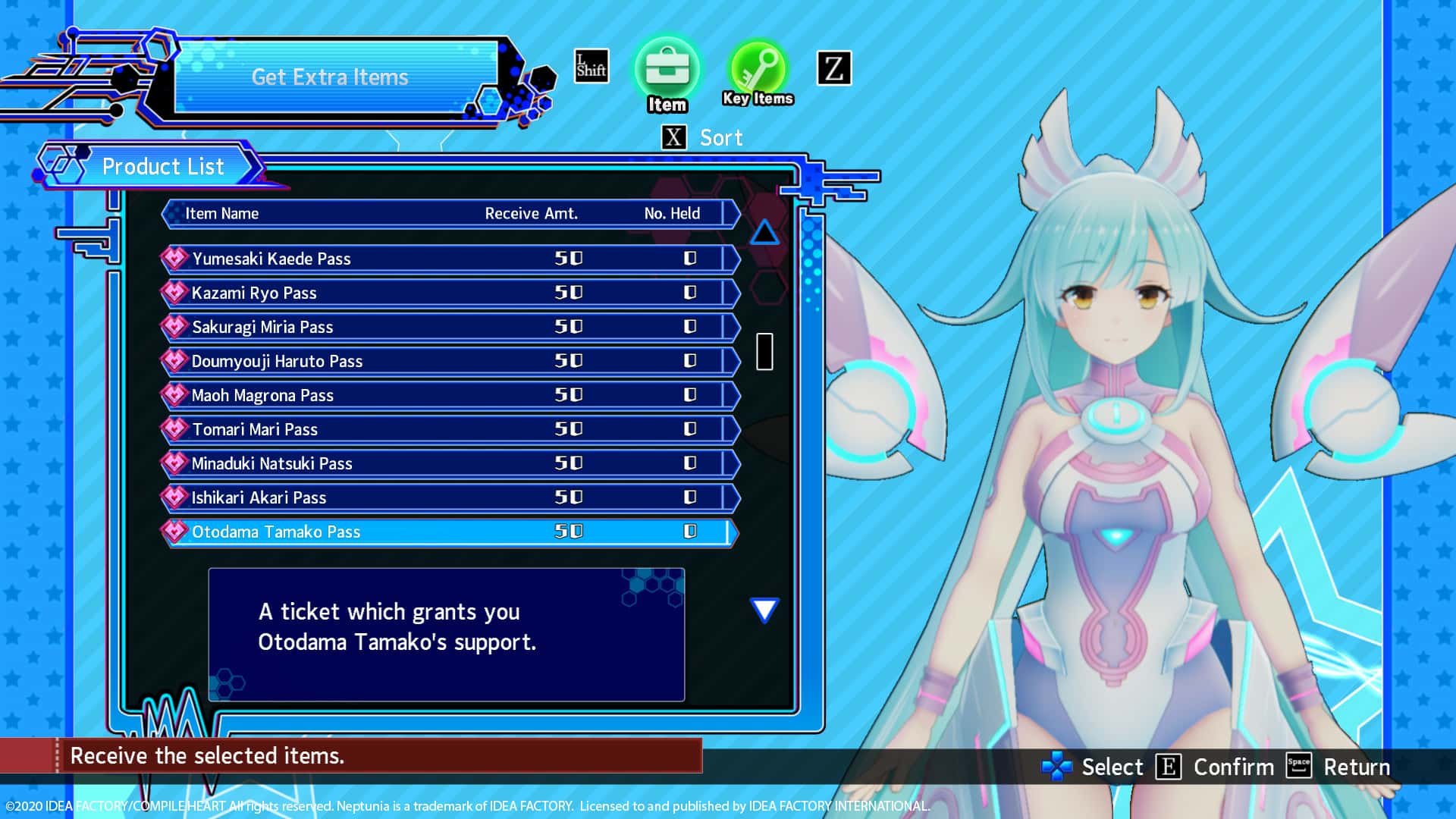Click the heart icon next to Maoh Magrona Pass
The image size is (1456, 819).
click(x=173, y=394)
